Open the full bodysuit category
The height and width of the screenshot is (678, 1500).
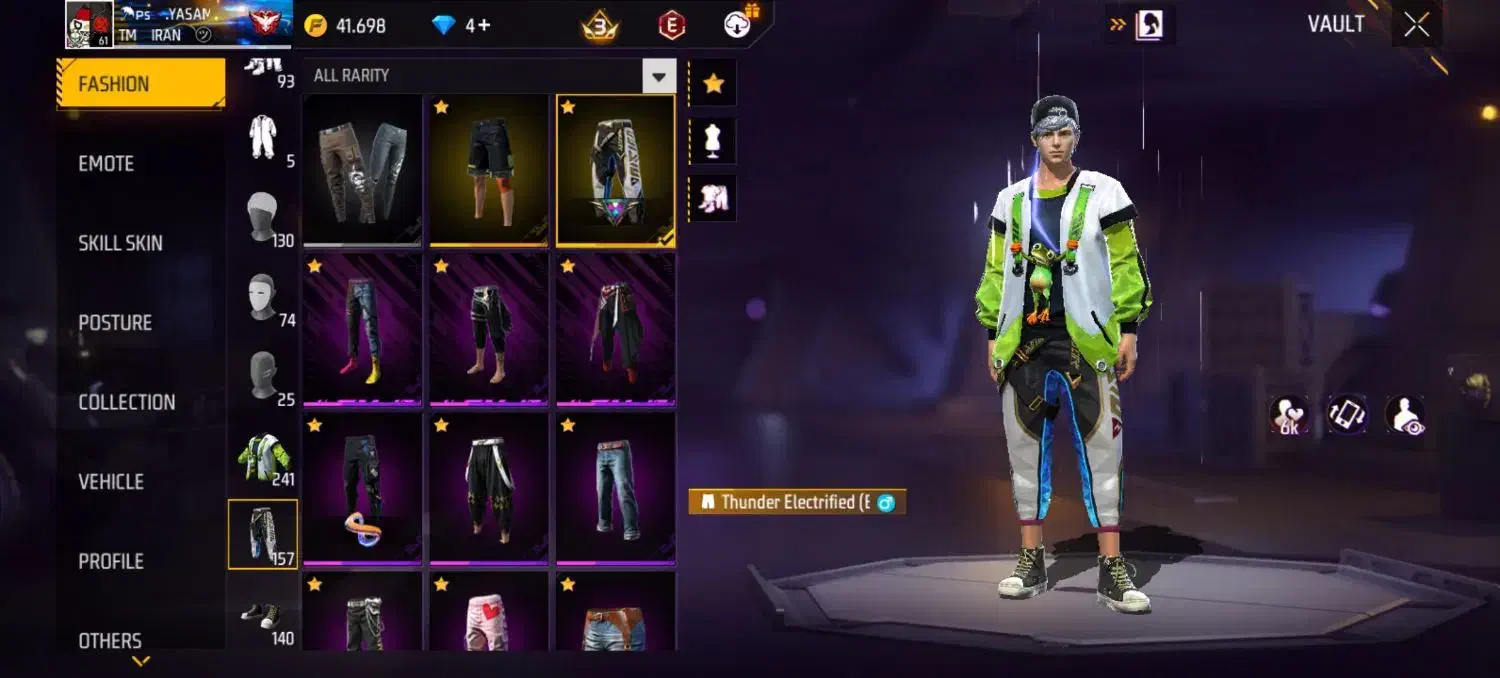(263, 137)
